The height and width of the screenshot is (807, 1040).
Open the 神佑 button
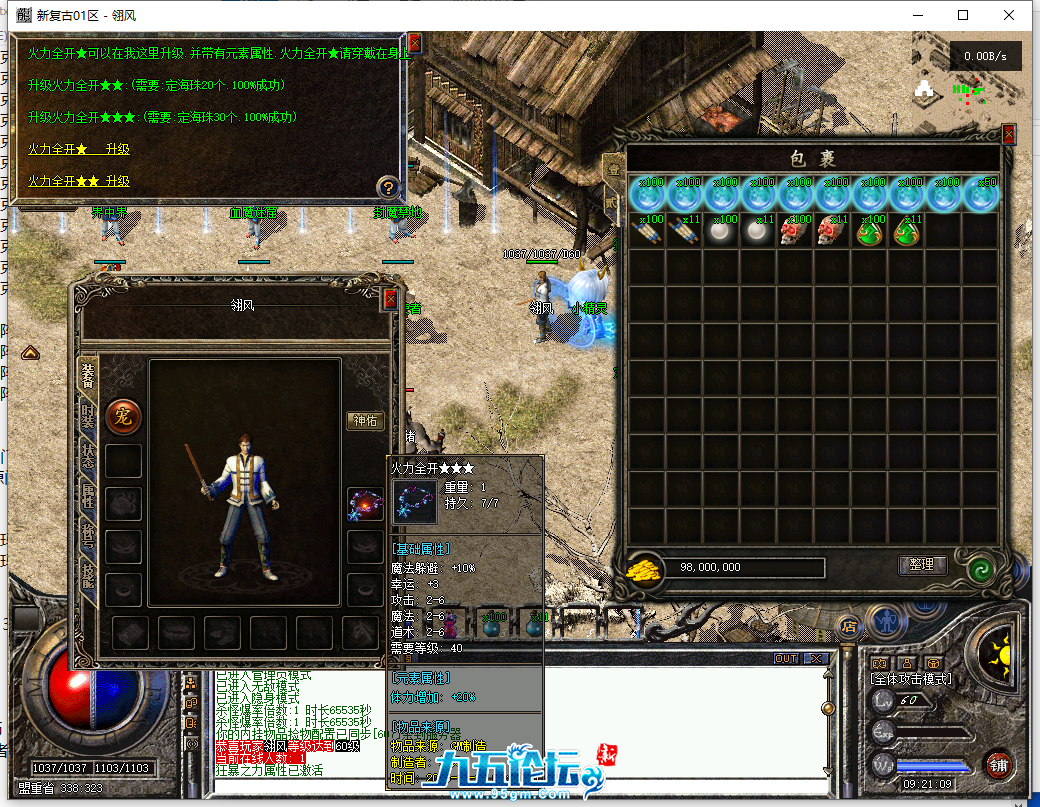(x=366, y=421)
